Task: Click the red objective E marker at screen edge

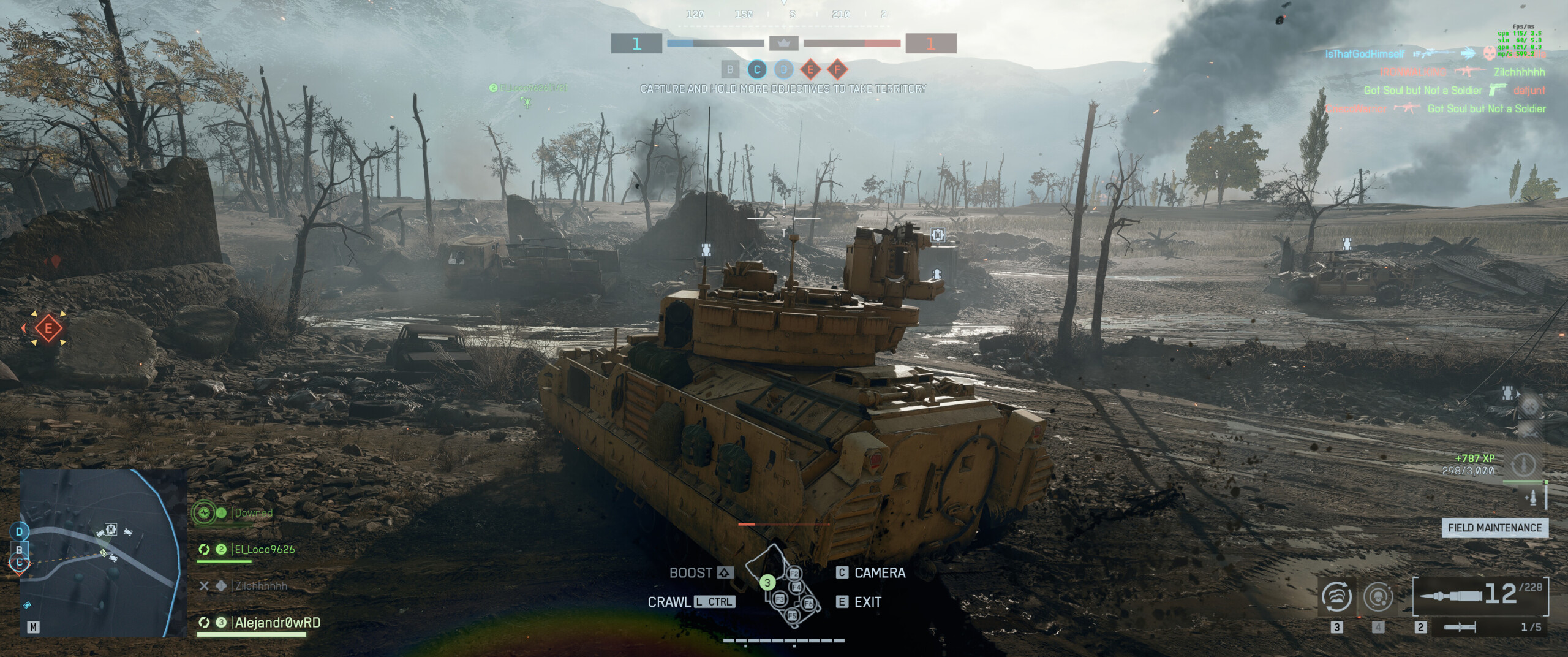Action: [48, 328]
